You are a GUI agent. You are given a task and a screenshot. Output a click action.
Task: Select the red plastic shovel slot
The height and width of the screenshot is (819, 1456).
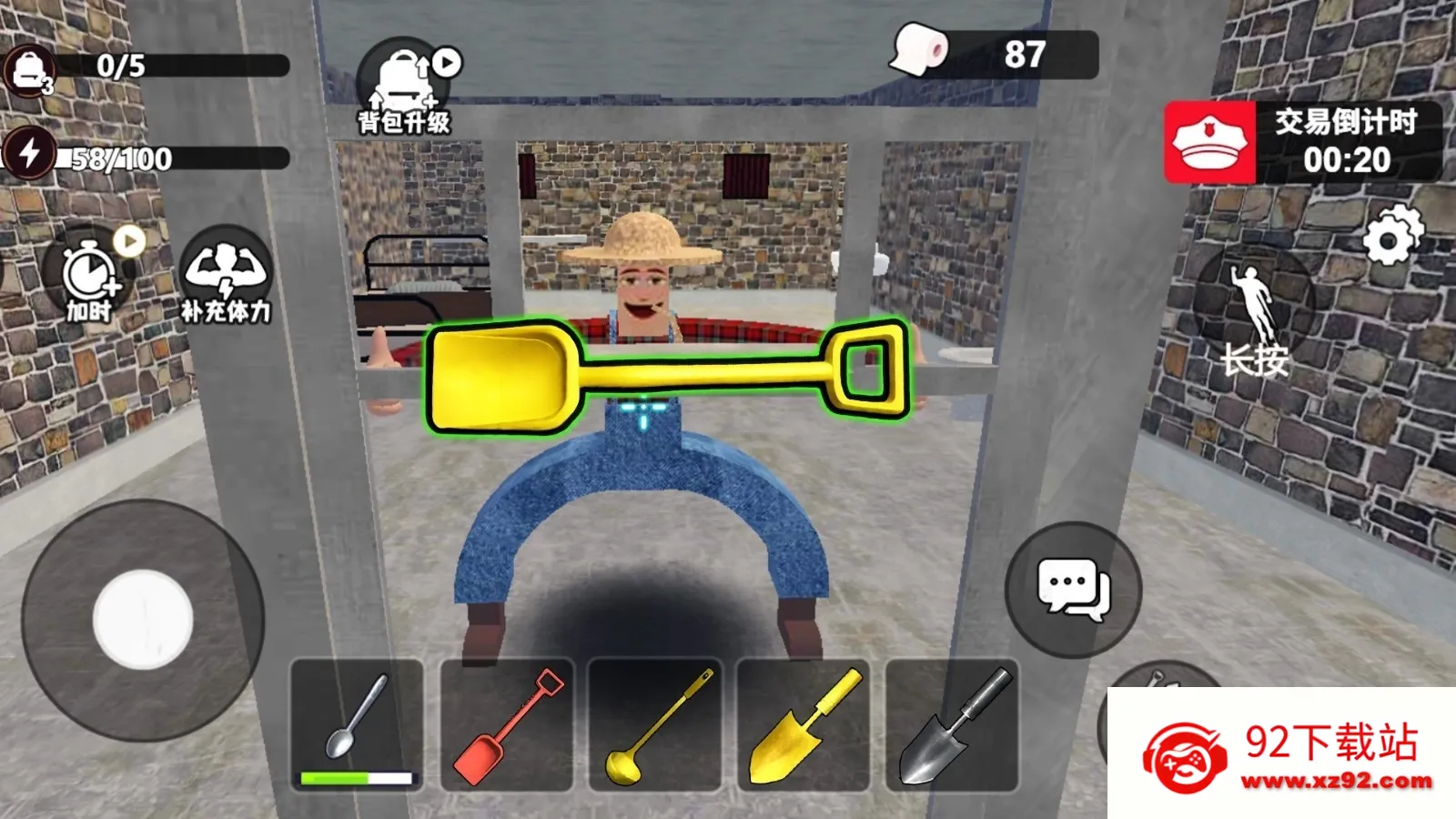click(507, 725)
